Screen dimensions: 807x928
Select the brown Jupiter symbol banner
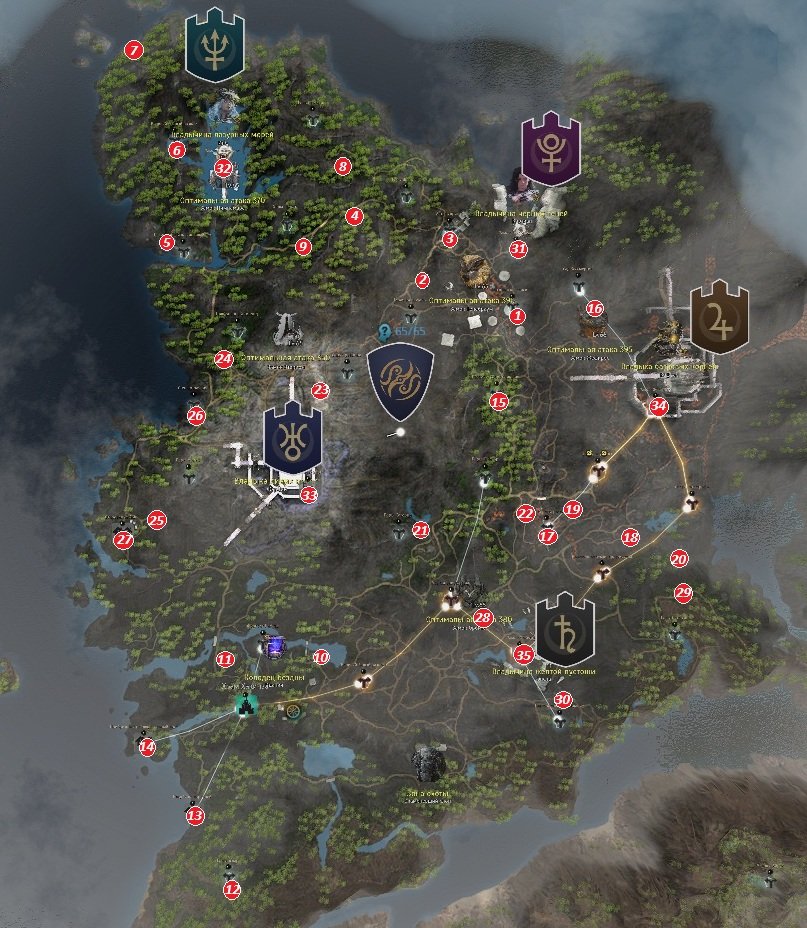pyautogui.click(x=719, y=317)
